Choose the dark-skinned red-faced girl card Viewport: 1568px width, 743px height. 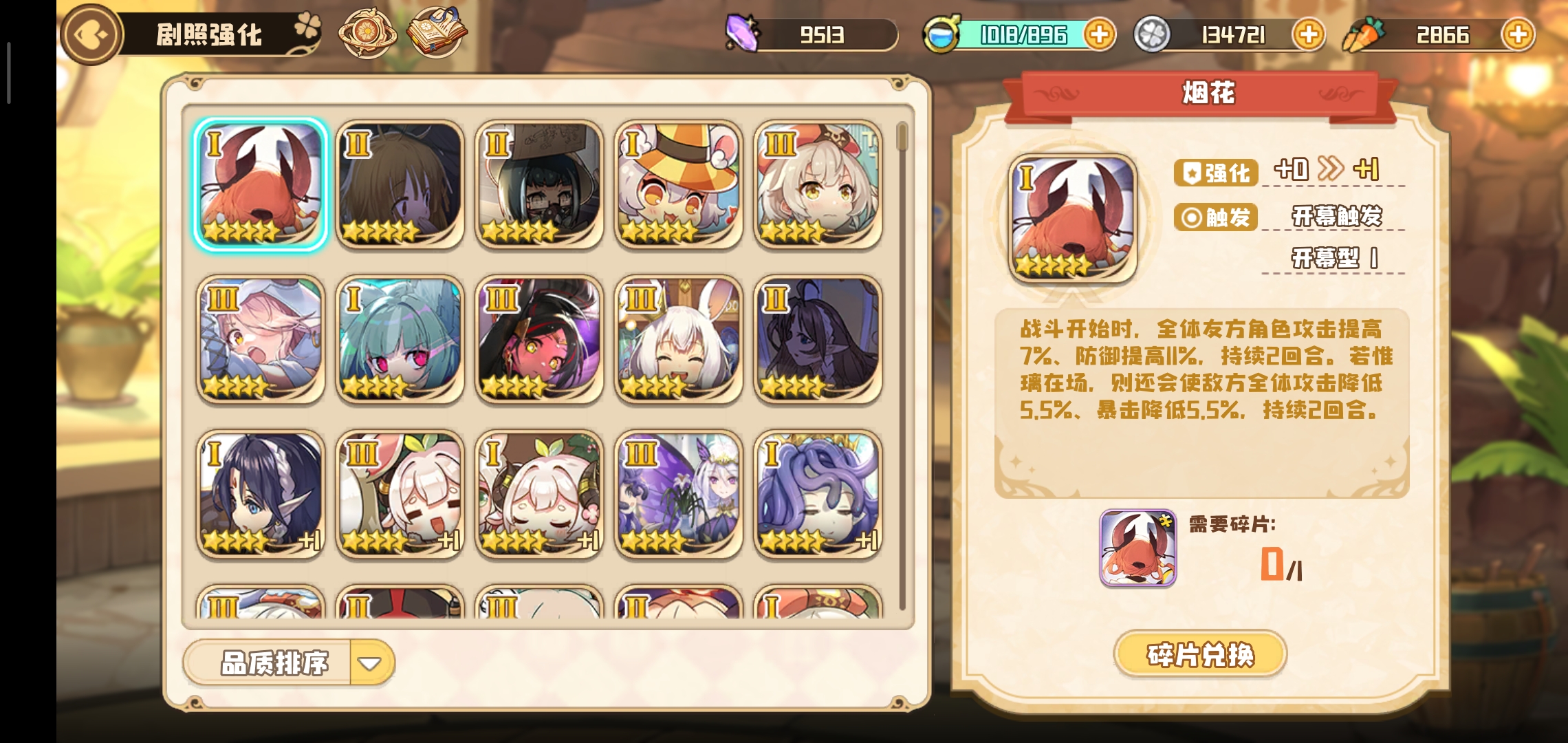point(539,339)
